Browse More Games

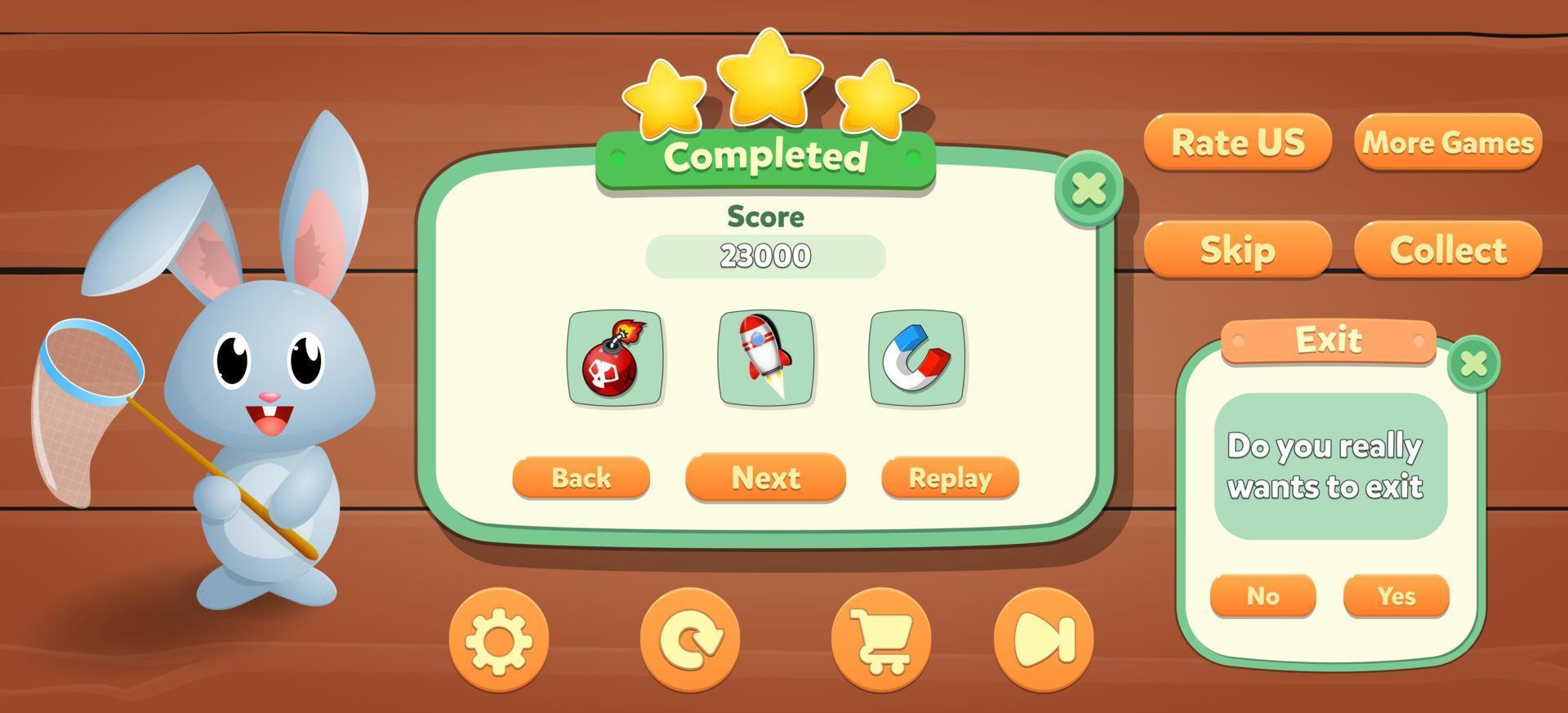tap(1447, 143)
